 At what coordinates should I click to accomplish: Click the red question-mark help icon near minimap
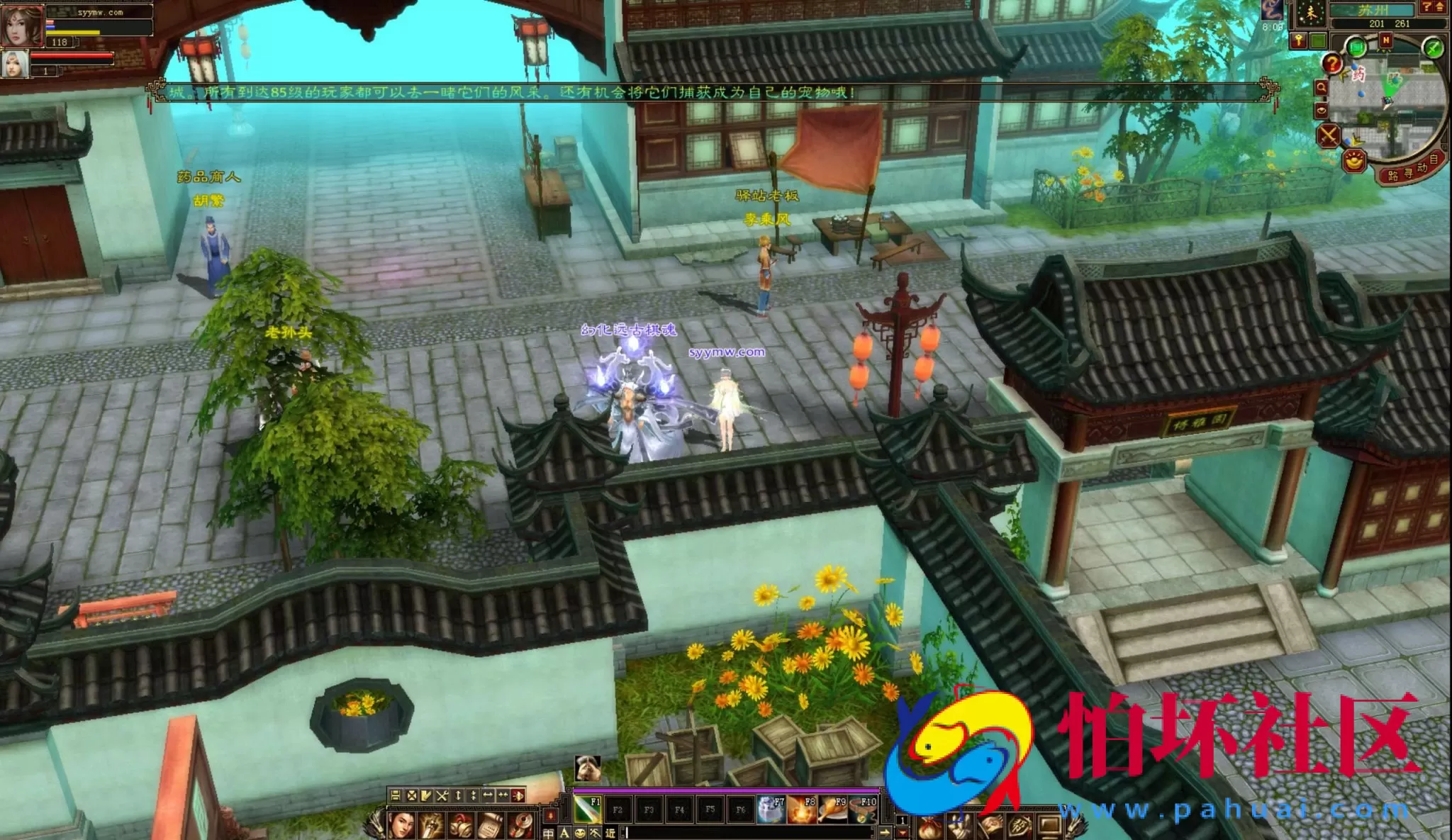tap(1334, 64)
